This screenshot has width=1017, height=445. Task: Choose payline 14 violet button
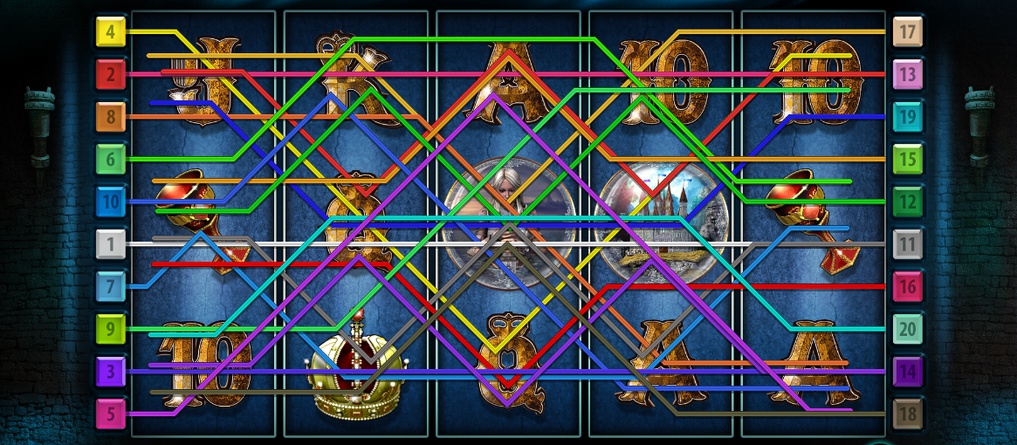(x=907, y=371)
